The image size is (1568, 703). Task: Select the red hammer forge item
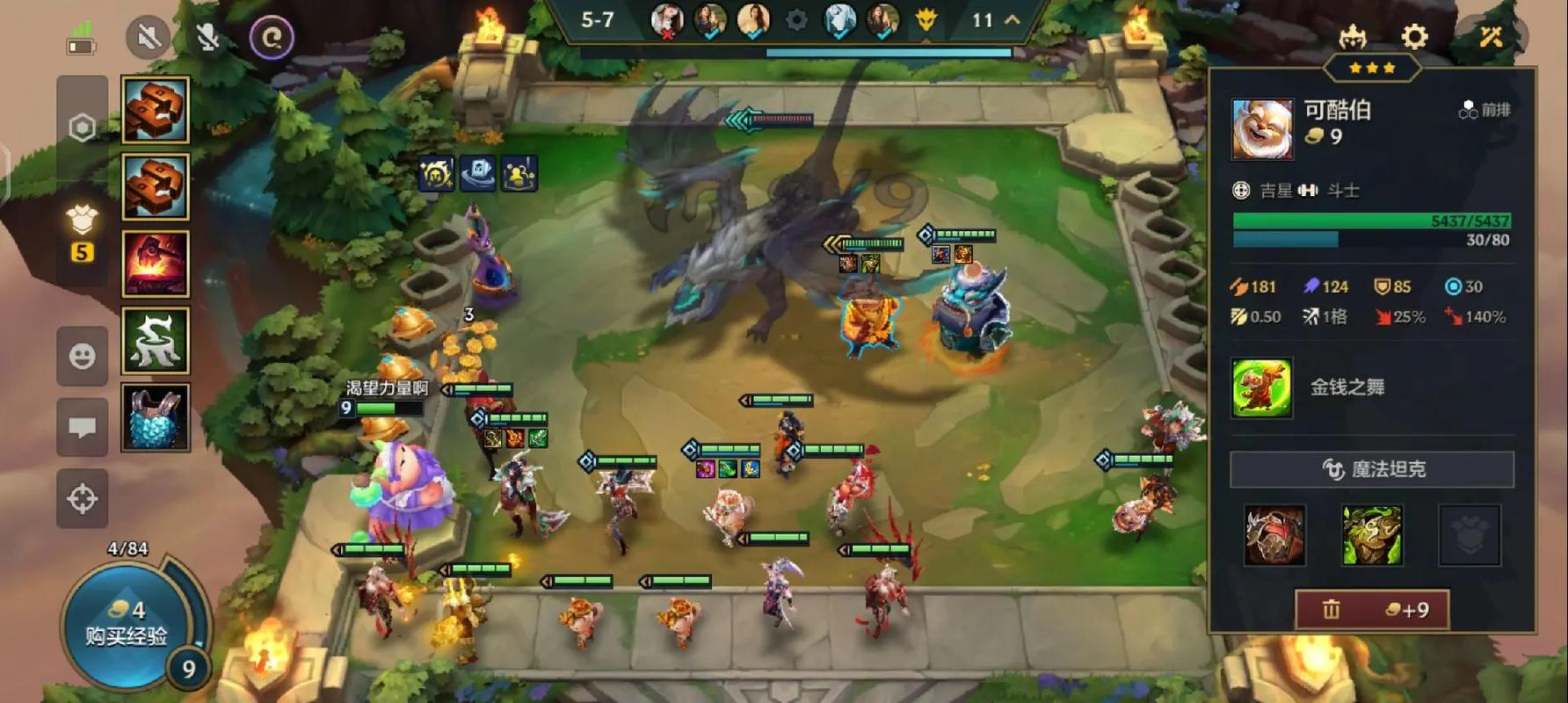(155, 264)
